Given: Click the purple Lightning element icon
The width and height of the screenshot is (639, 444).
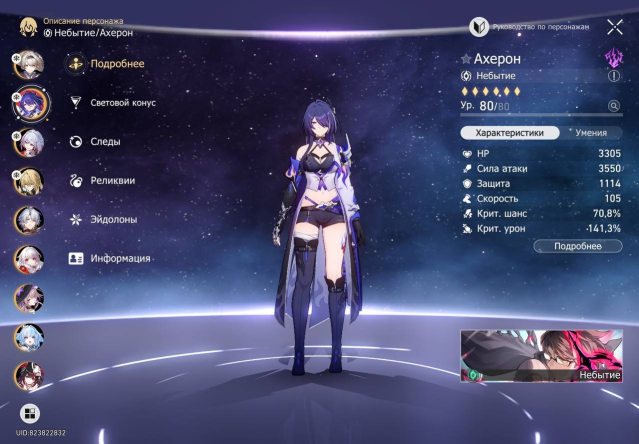Looking at the screenshot, I should (614, 57).
